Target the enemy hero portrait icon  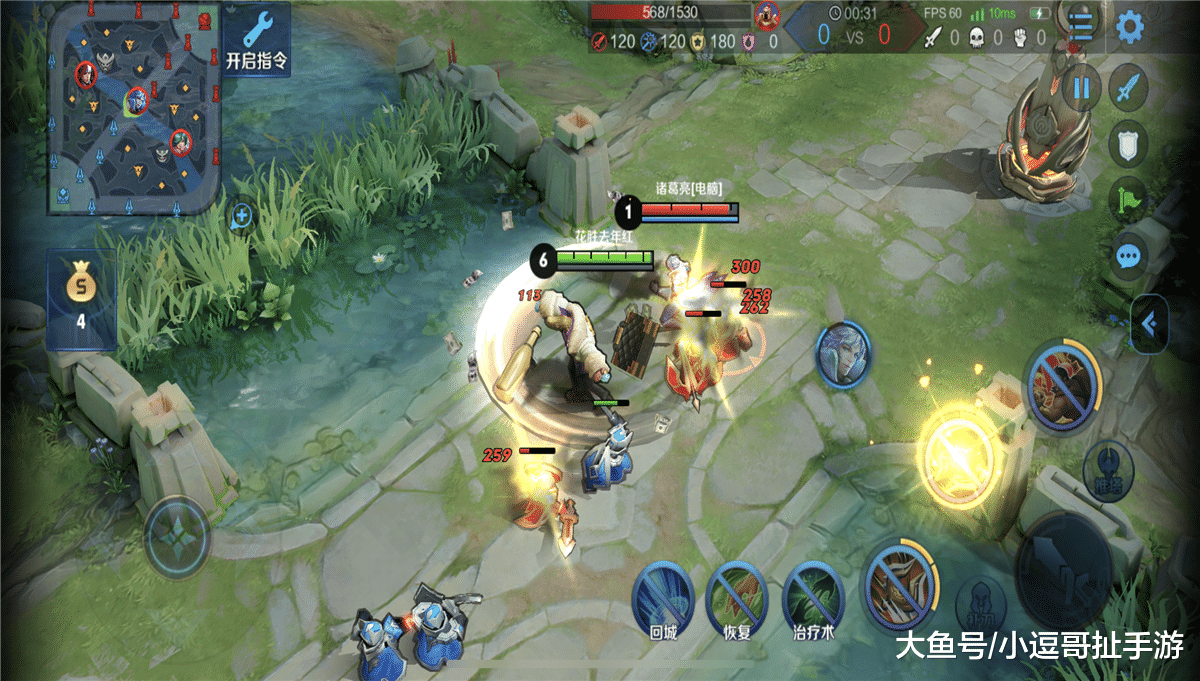tap(843, 354)
